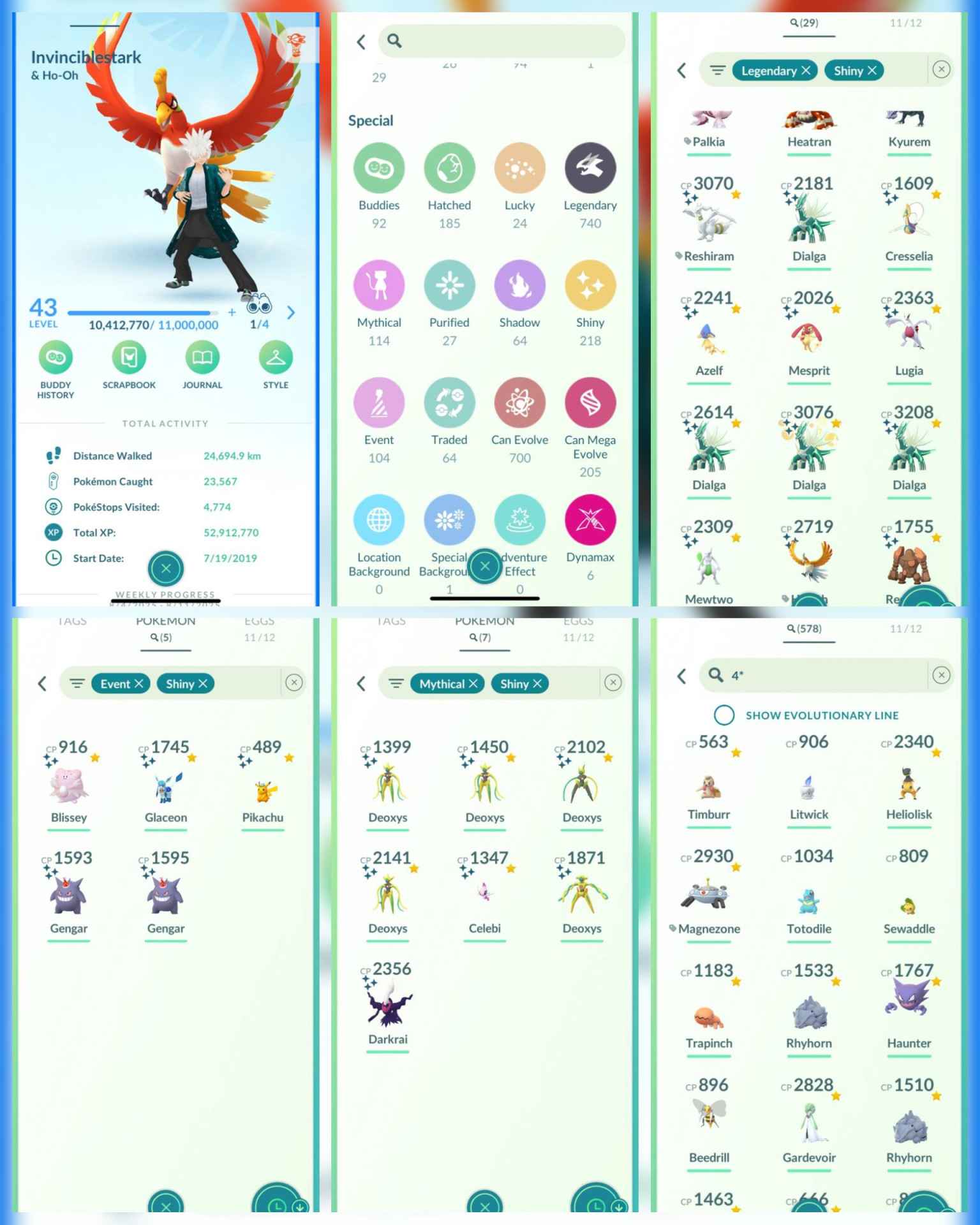Click the level 43 XP progress bar
The width and height of the screenshot is (980, 1225).
point(140,312)
